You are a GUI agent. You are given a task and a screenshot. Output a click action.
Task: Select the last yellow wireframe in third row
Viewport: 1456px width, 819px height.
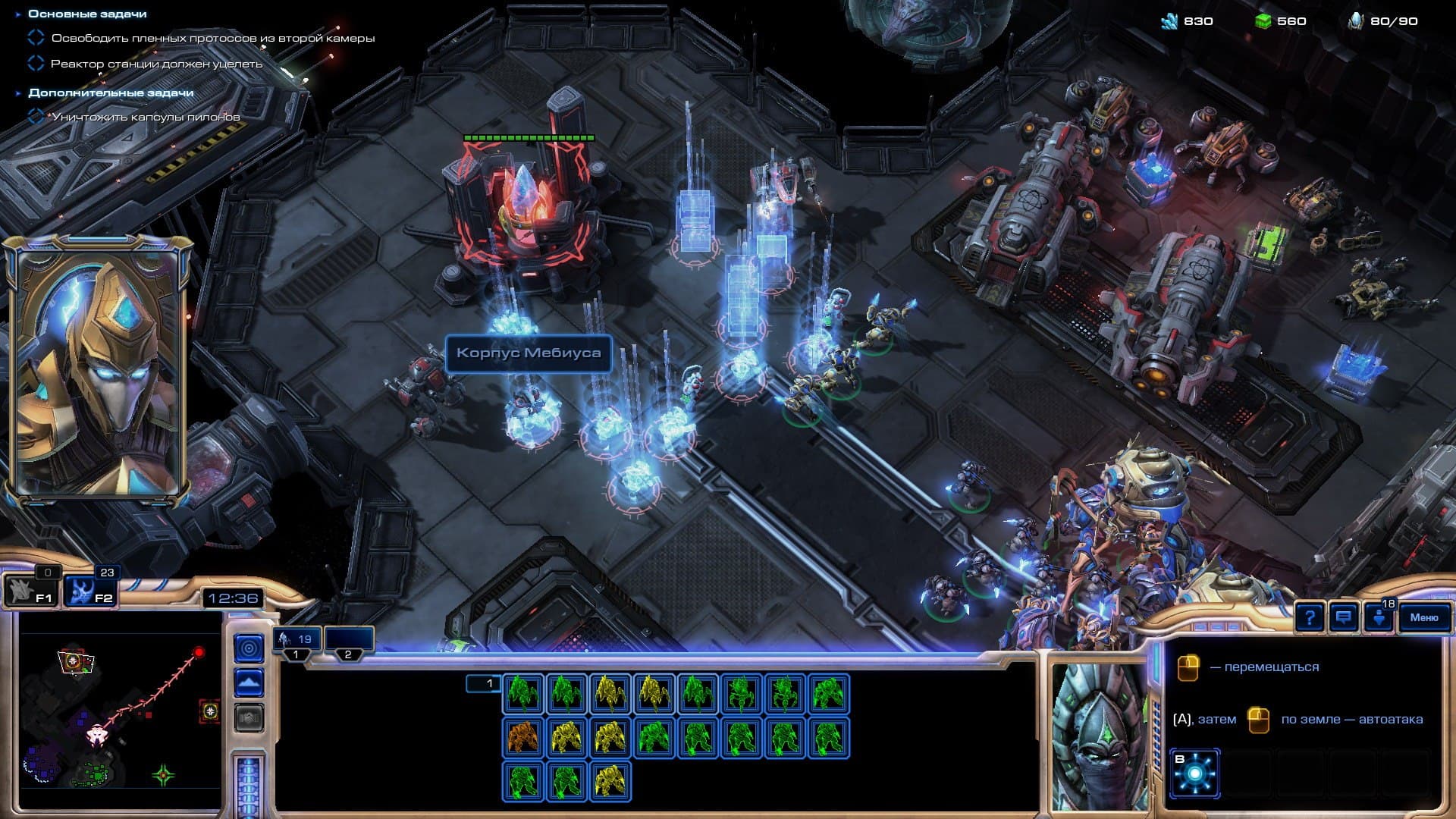coord(610,781)
